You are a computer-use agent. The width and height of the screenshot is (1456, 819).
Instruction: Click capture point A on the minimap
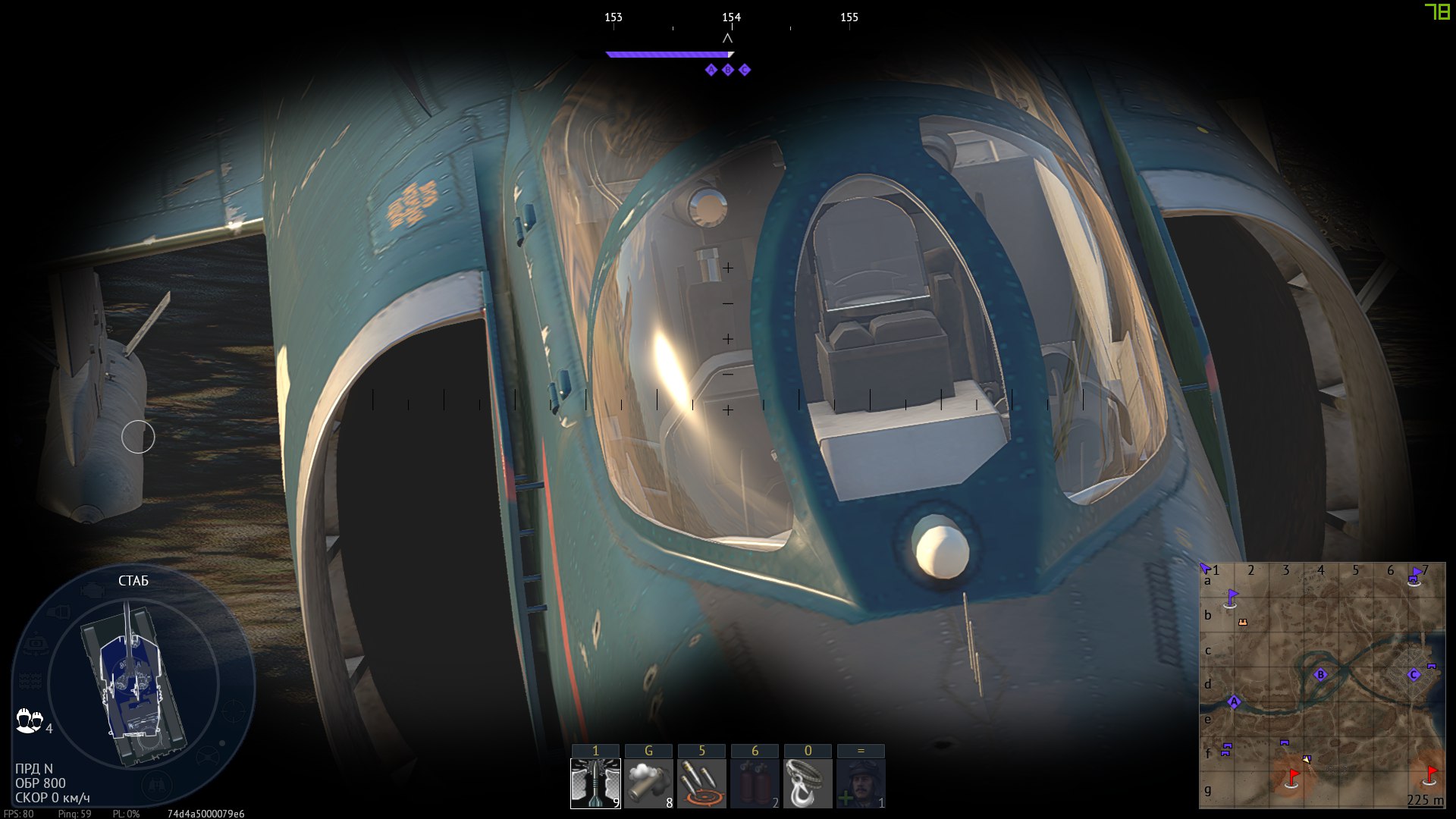pyautogui.click(x=1234, y=701)
